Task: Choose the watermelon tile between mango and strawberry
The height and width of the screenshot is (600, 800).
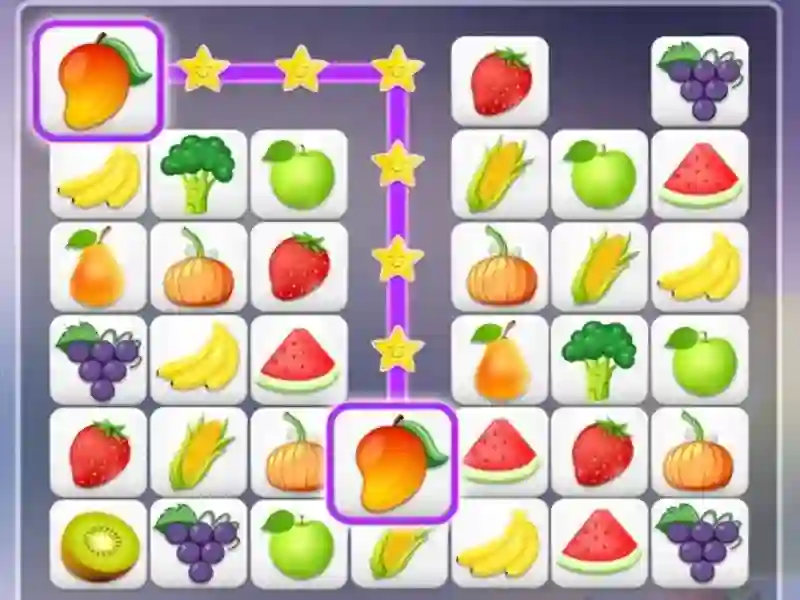Action: [x=499, y=452]
